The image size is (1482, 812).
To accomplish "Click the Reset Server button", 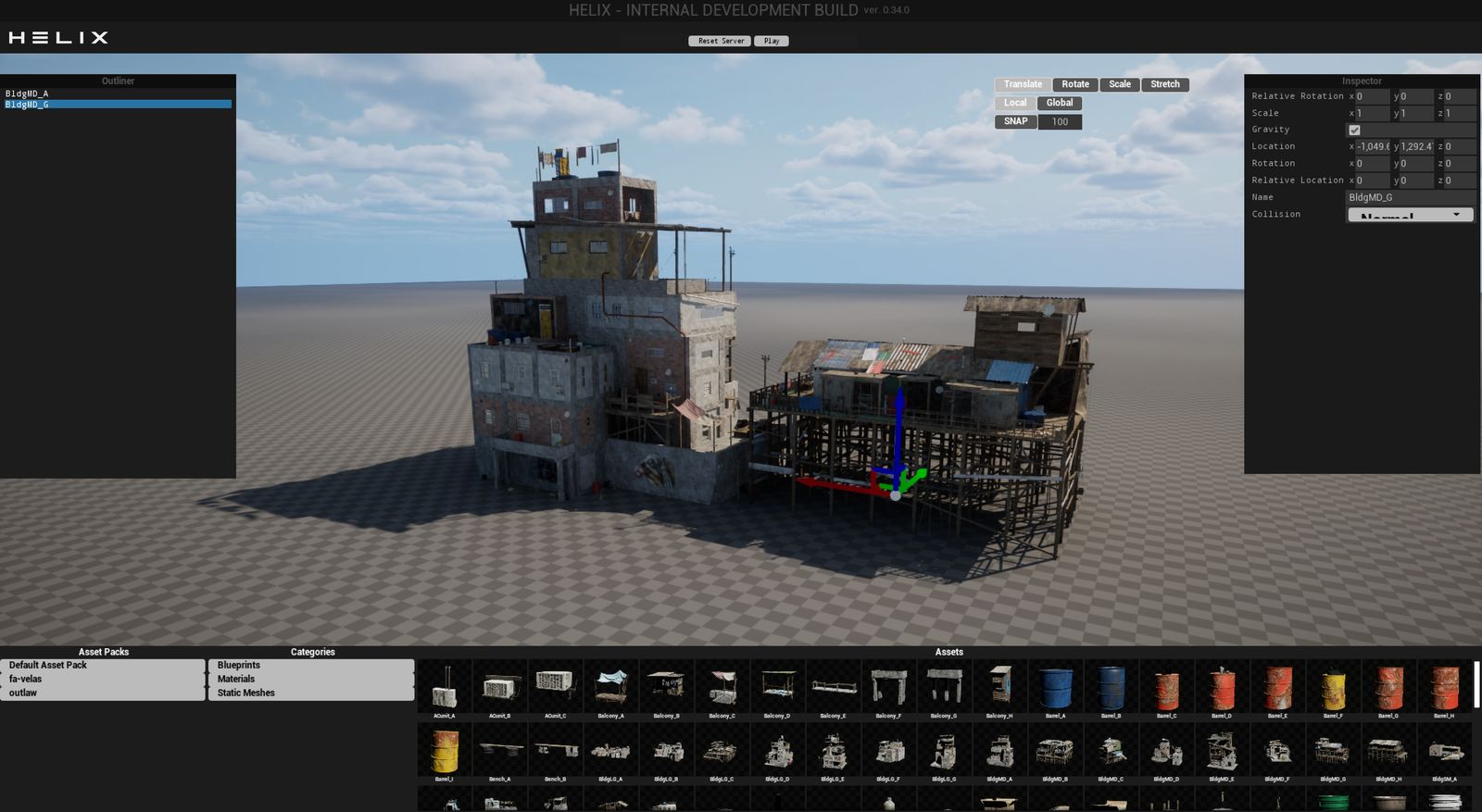I will (x=720, y=41).
